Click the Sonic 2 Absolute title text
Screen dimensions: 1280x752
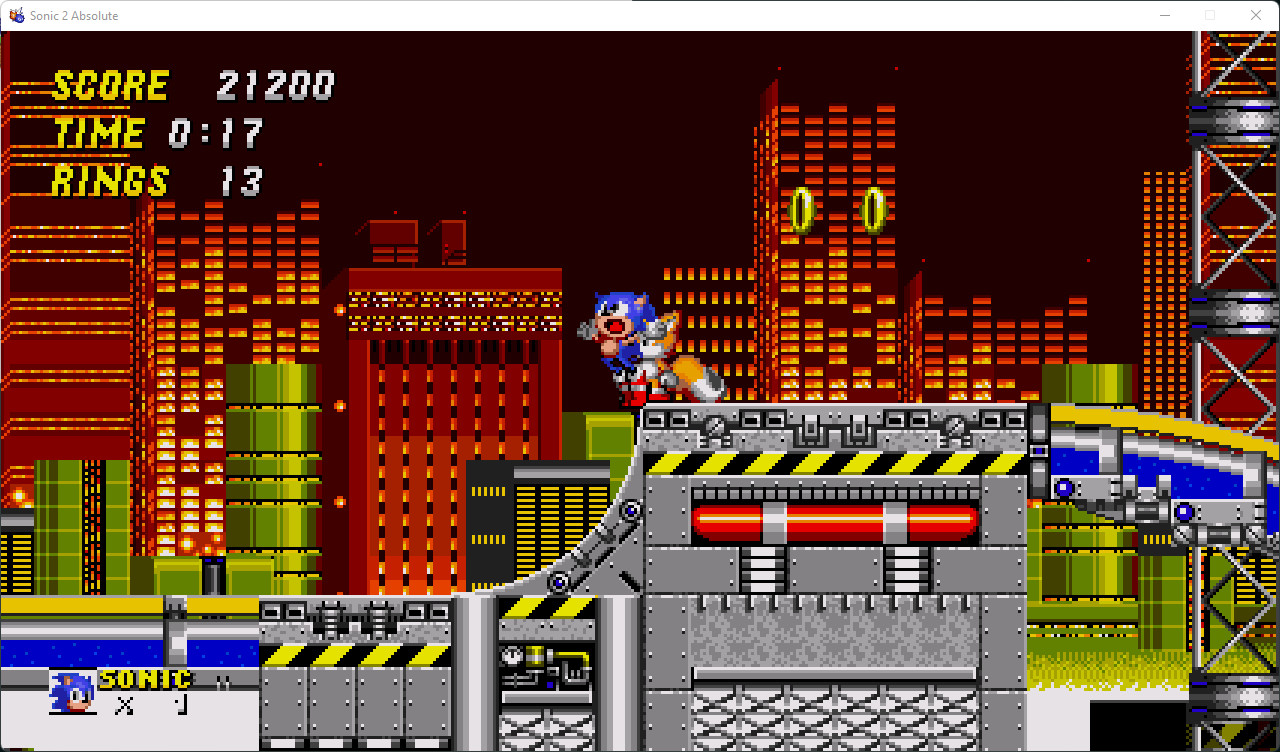coord(72,15)
